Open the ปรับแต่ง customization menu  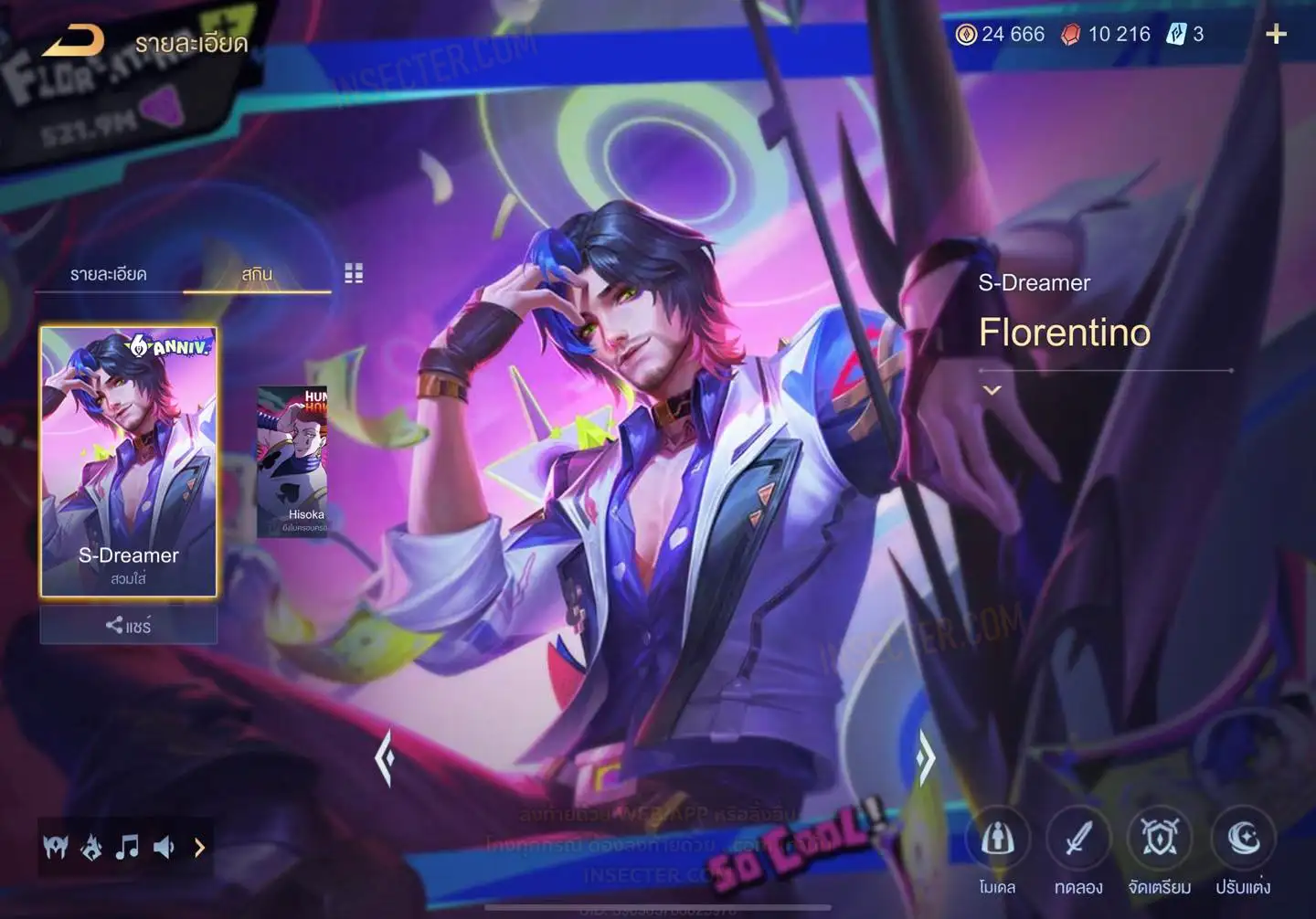(1243, 840)
